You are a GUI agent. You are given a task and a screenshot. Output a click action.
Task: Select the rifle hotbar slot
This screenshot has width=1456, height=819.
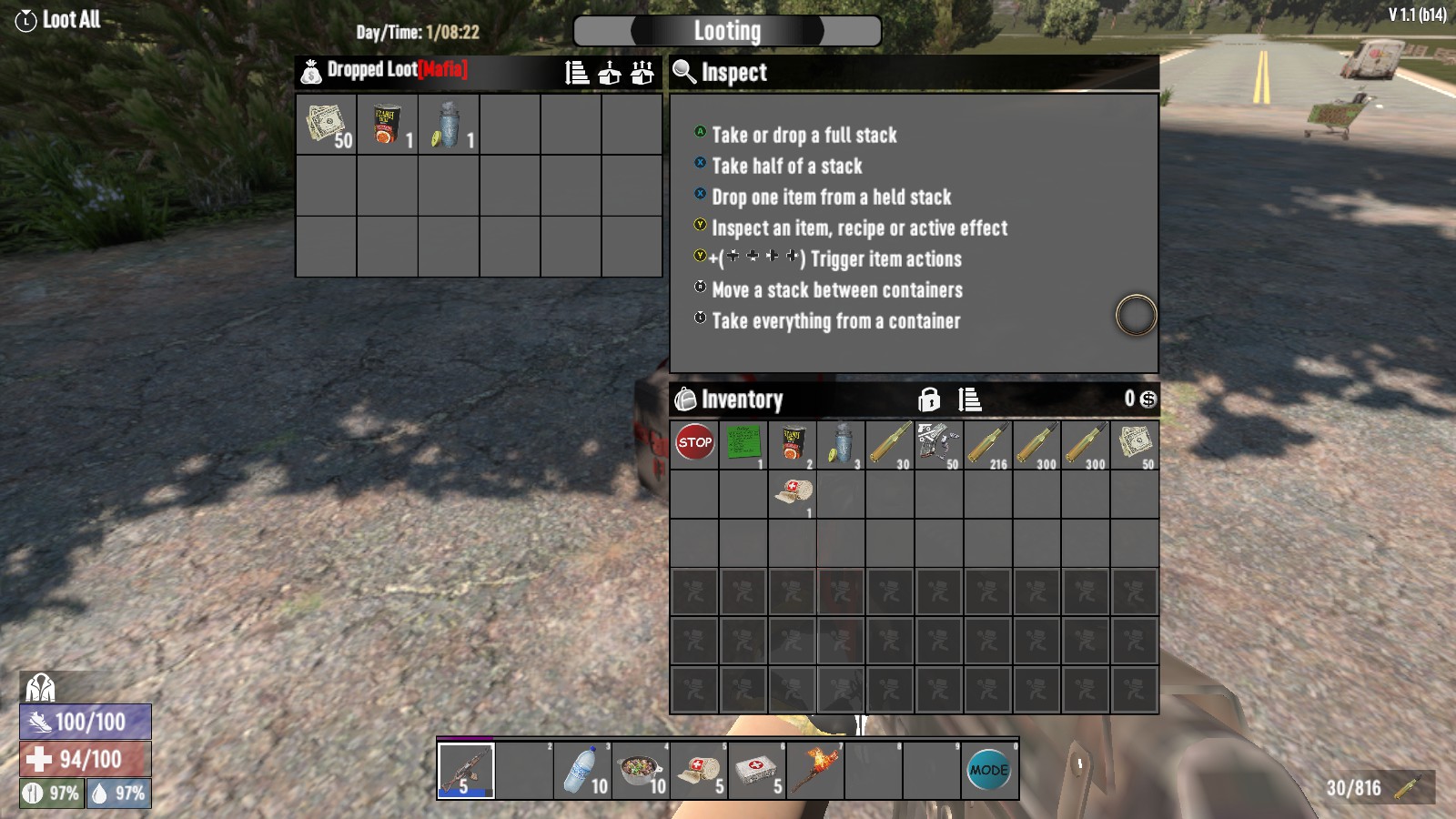466,771
